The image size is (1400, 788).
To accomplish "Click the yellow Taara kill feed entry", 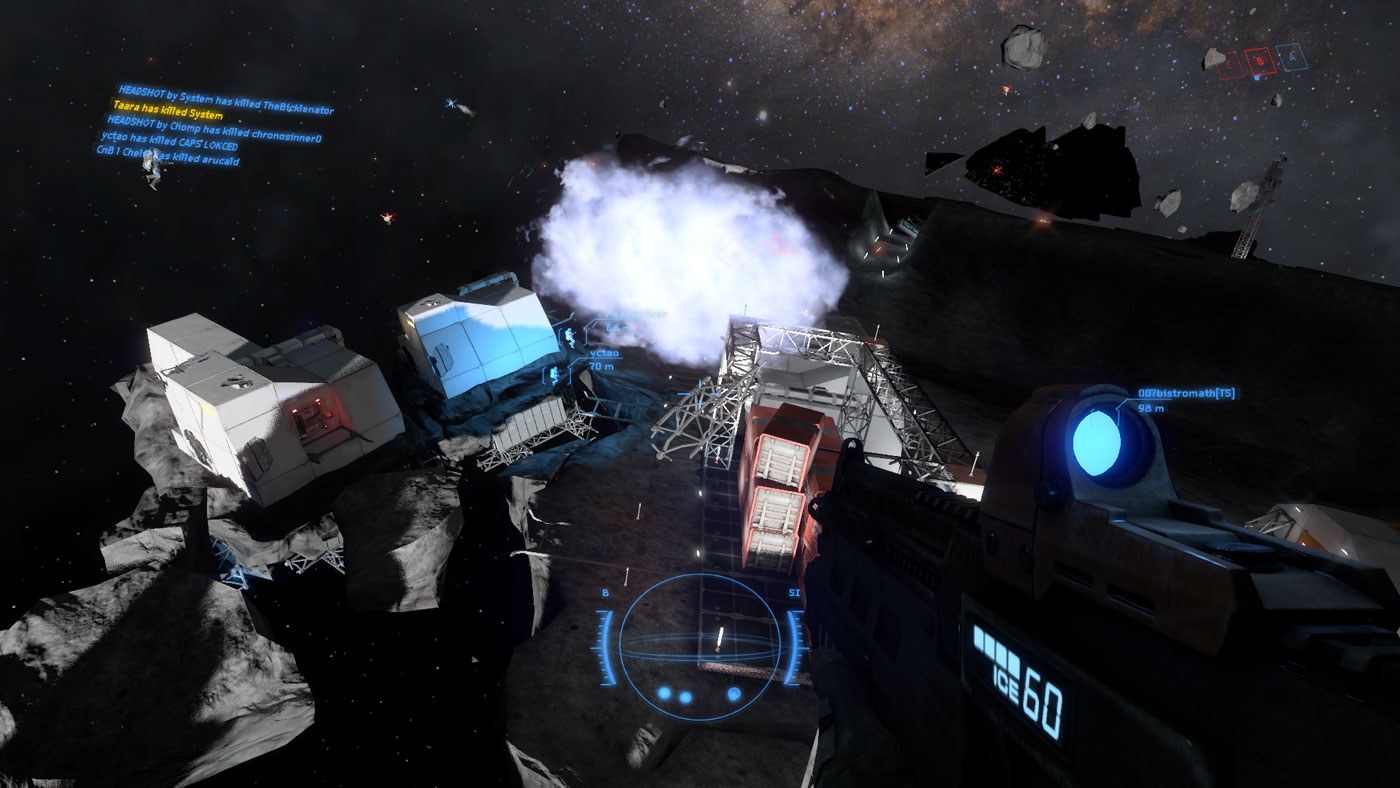I will pos(169,110).
